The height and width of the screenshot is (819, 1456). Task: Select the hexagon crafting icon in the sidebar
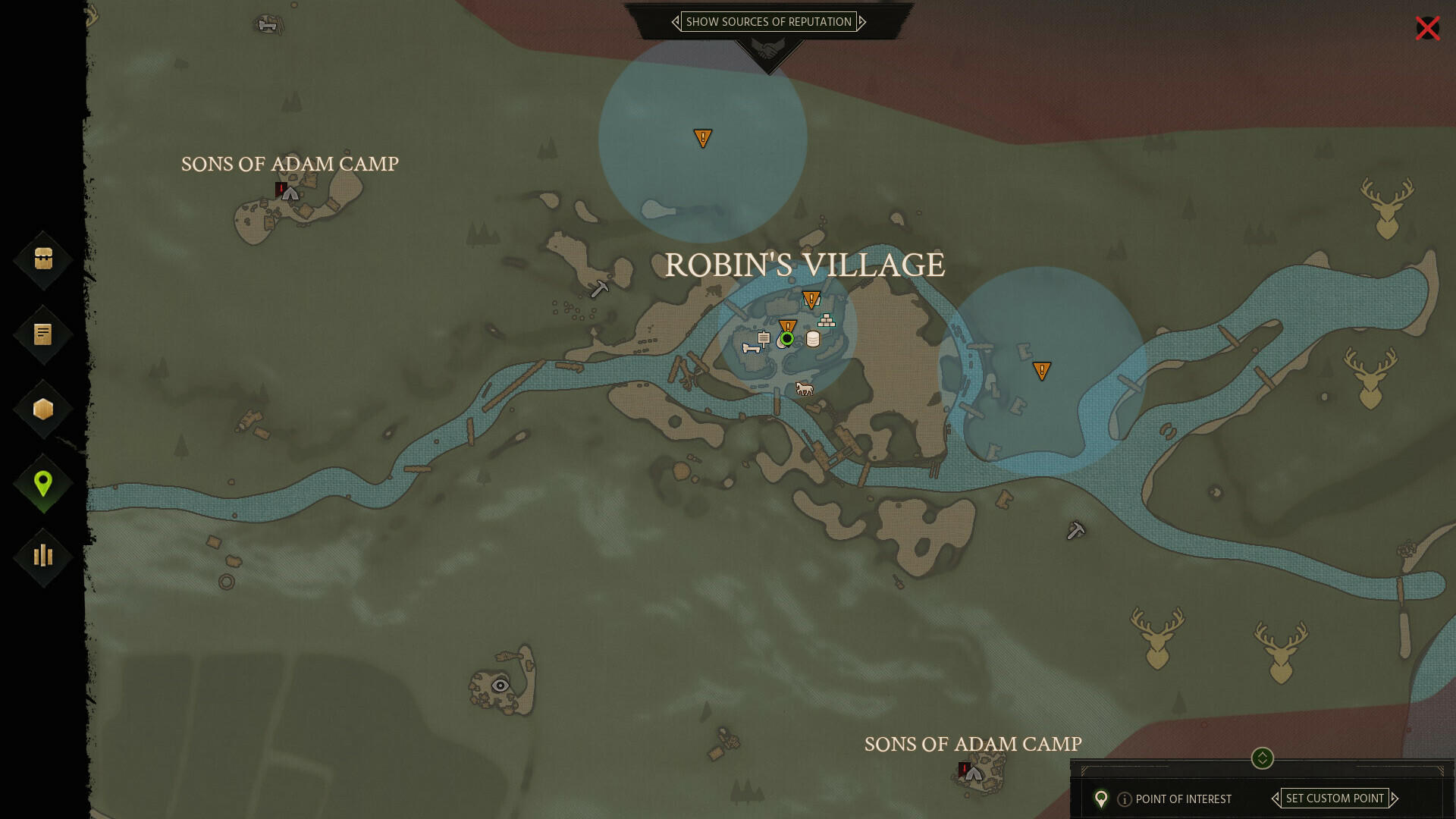(x=43, y=408)
